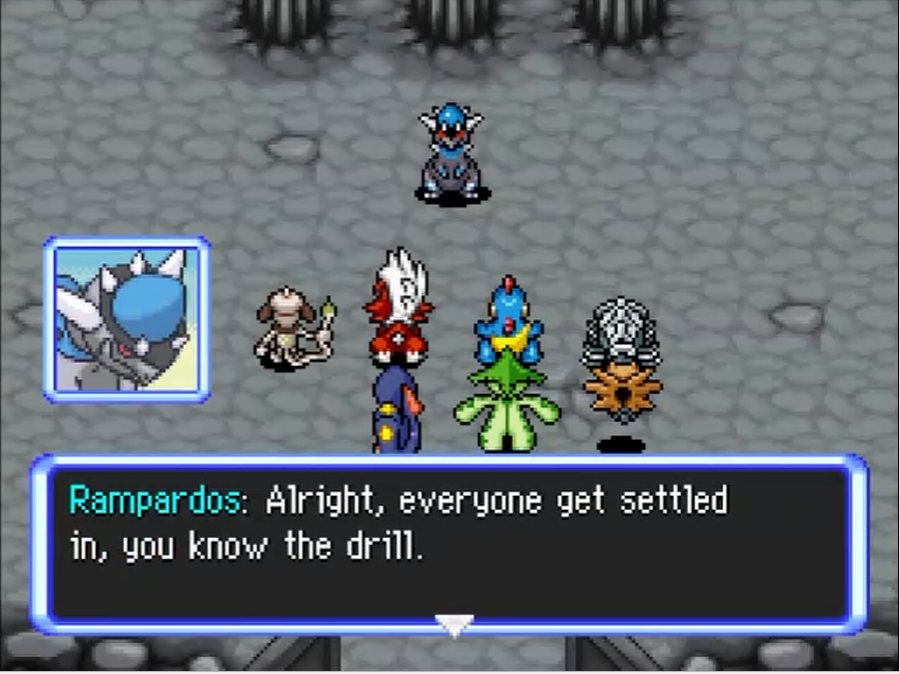The image size is (900, 674).
Task: Select the Rampardos speaker portrait
Action: click(x=127, y=320)
